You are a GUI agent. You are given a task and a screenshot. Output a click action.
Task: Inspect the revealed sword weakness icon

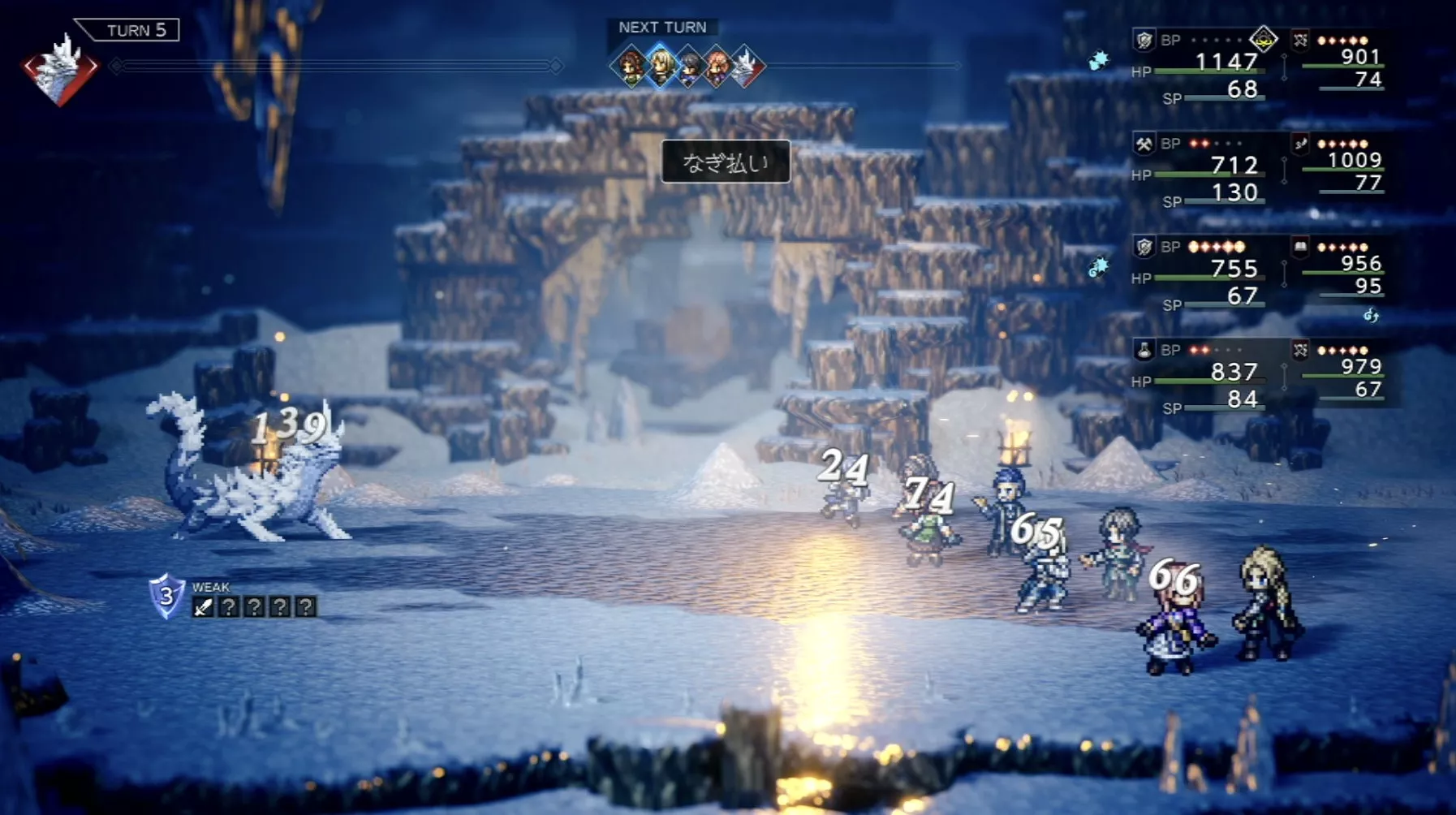(x=203, y=606)
